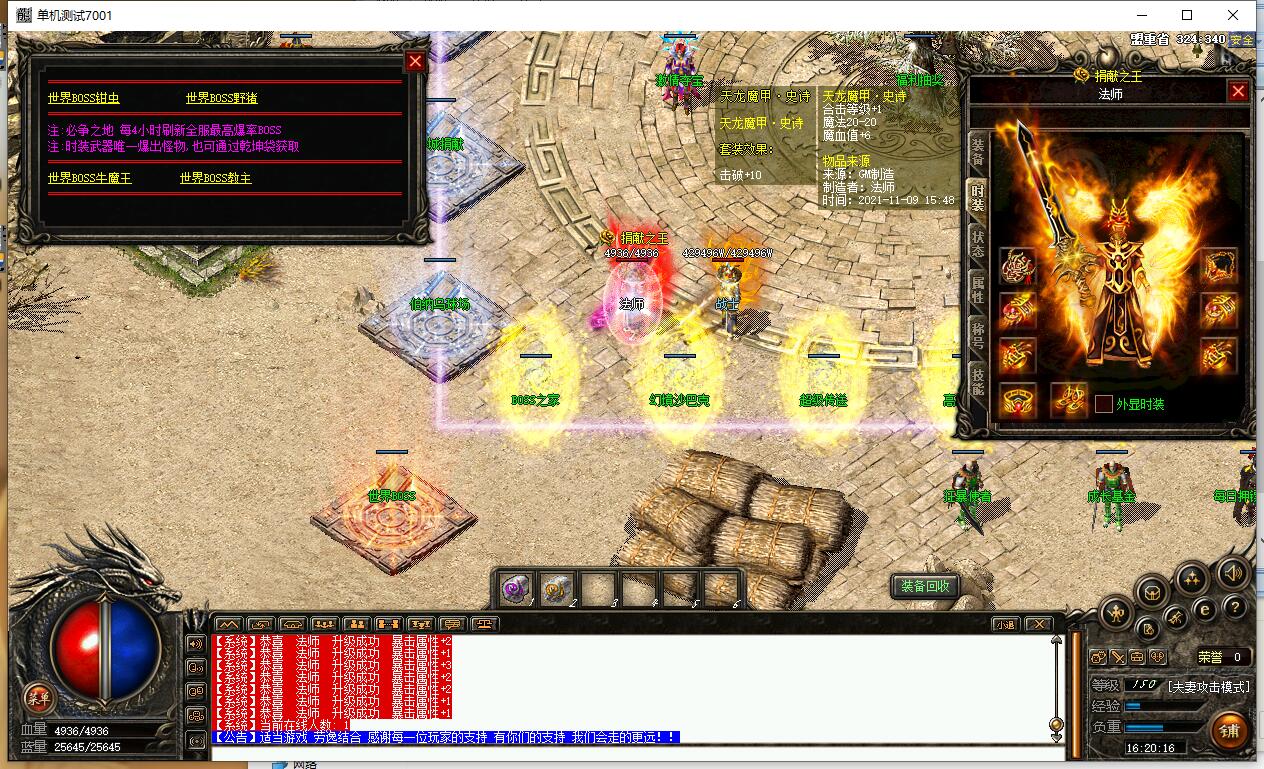1264x769 pixels.
Task: Open the round 铺 shop button
Action: (x=1229, y=732)
